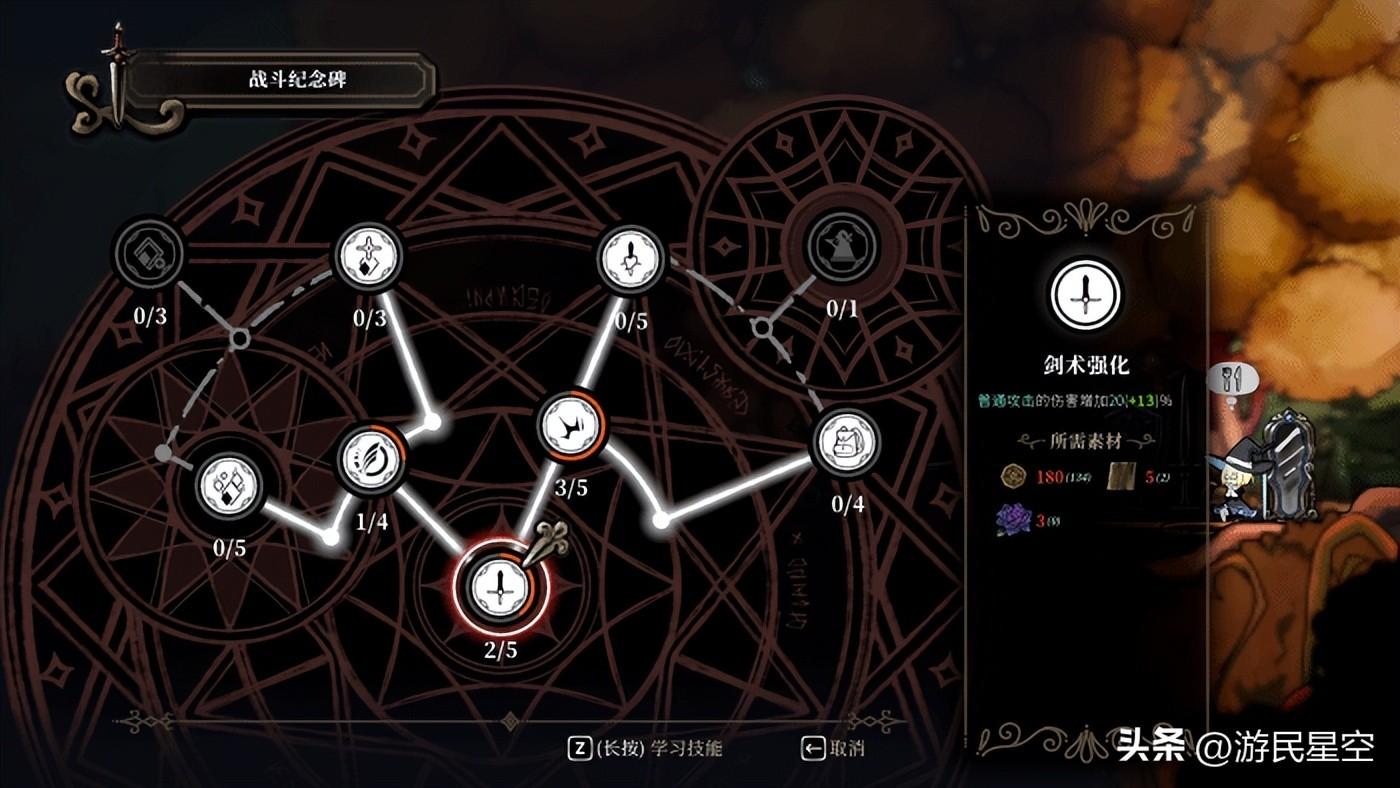
Task: Click the locked grey squares skill node at 0/3
Action: coord(148,254)
